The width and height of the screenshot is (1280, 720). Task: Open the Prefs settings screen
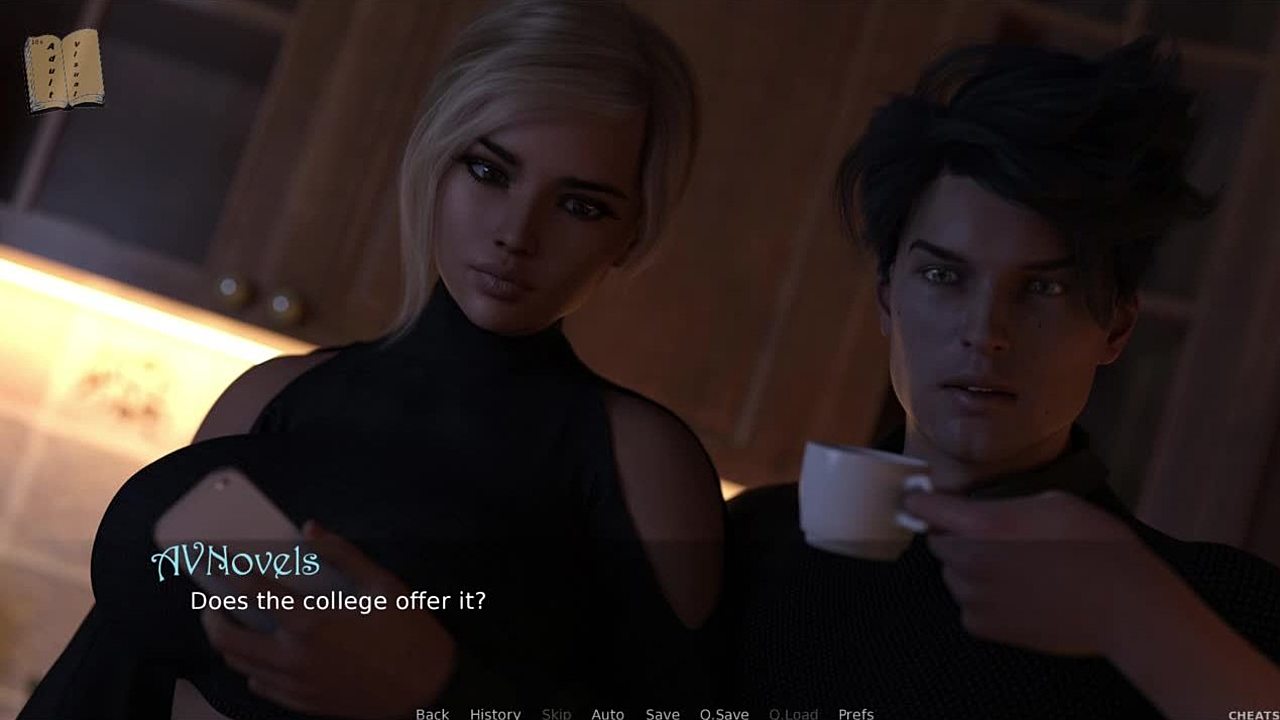(x=855, y=713)
